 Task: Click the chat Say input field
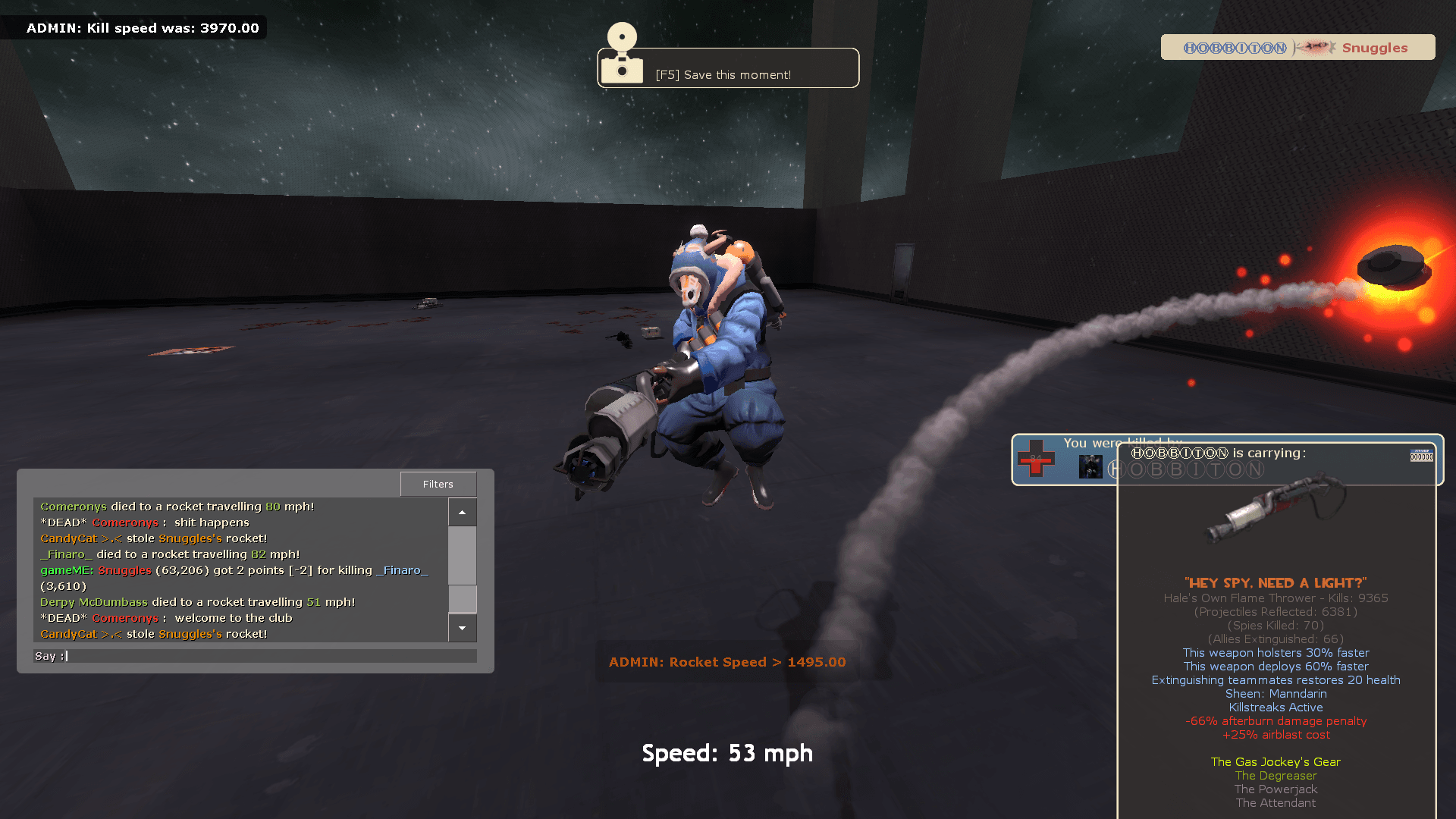click(258, 656)
